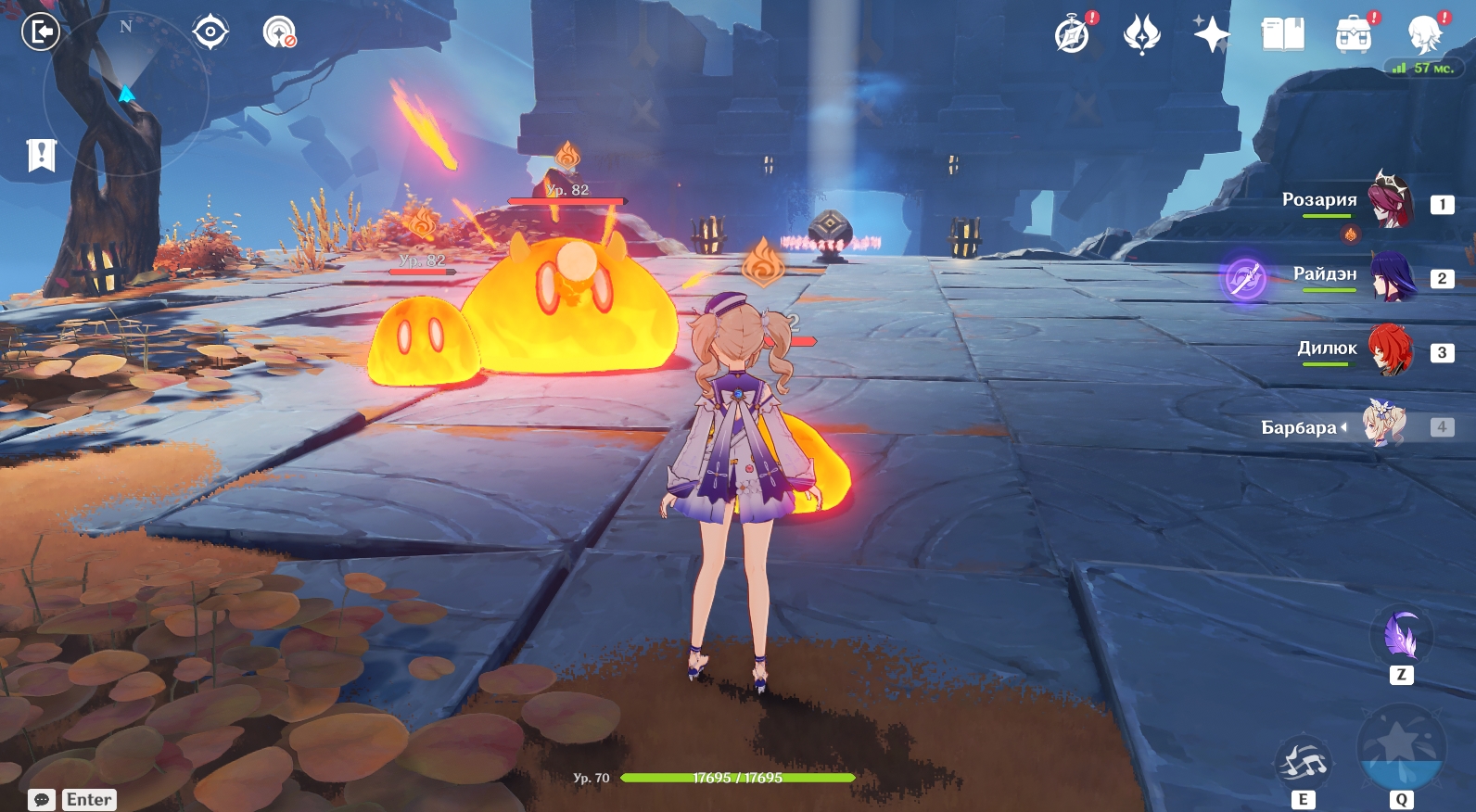
Task: Use the purple feather gadget
Action: 1401,636
